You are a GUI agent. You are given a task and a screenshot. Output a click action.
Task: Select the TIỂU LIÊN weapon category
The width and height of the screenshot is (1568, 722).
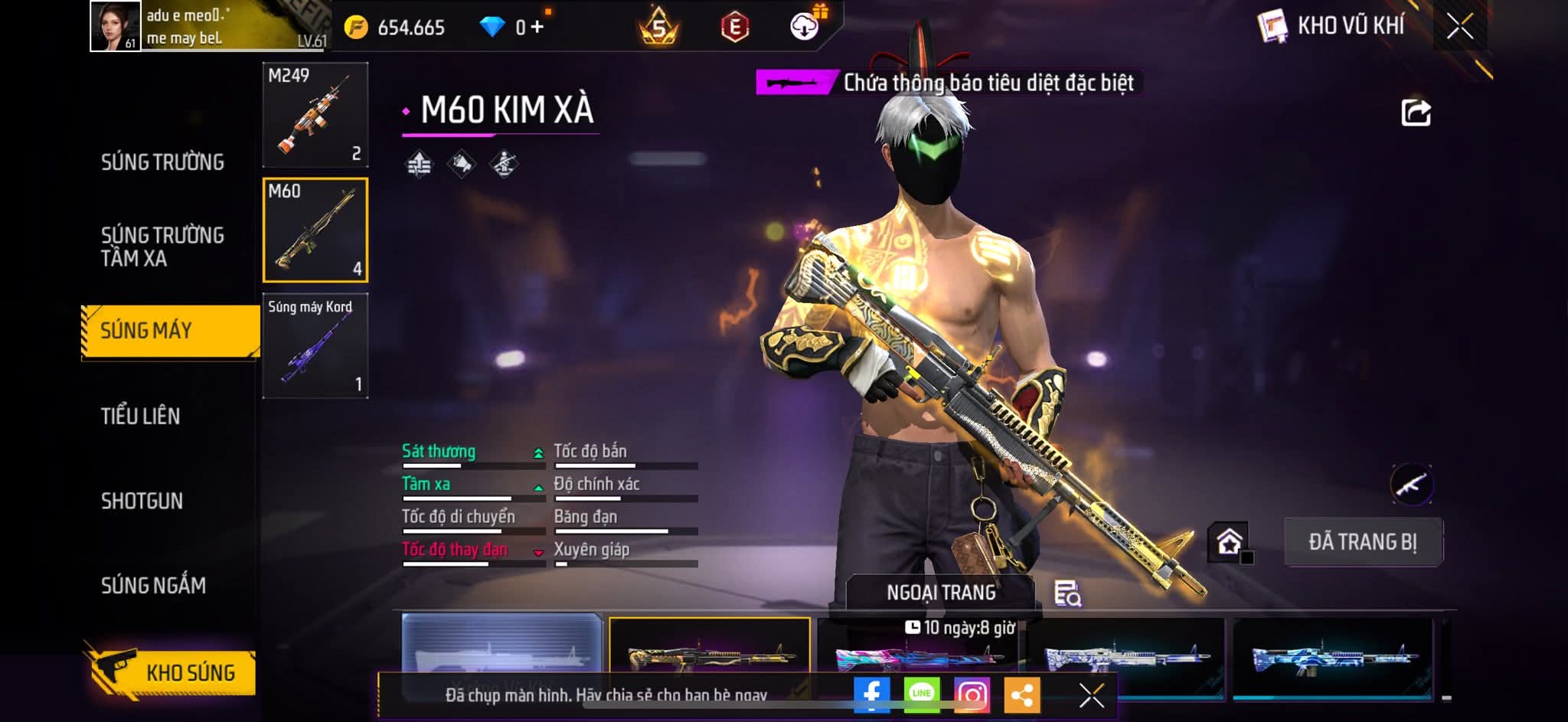141,417
